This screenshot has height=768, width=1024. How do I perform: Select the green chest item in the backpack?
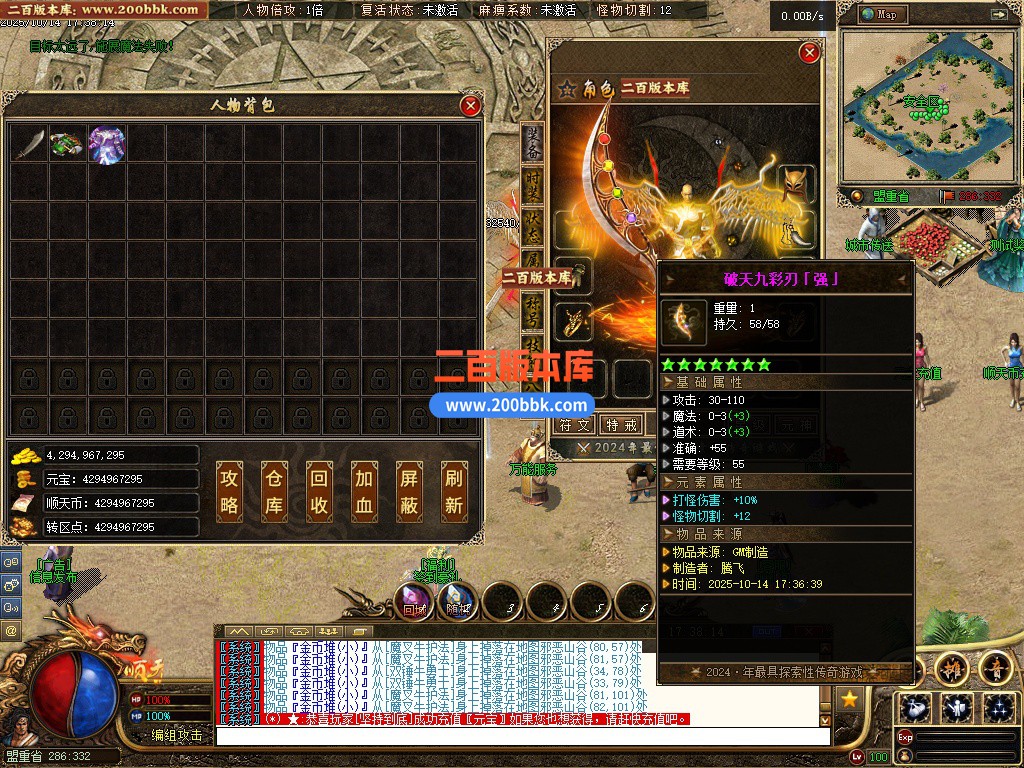[x=68, y=144]
